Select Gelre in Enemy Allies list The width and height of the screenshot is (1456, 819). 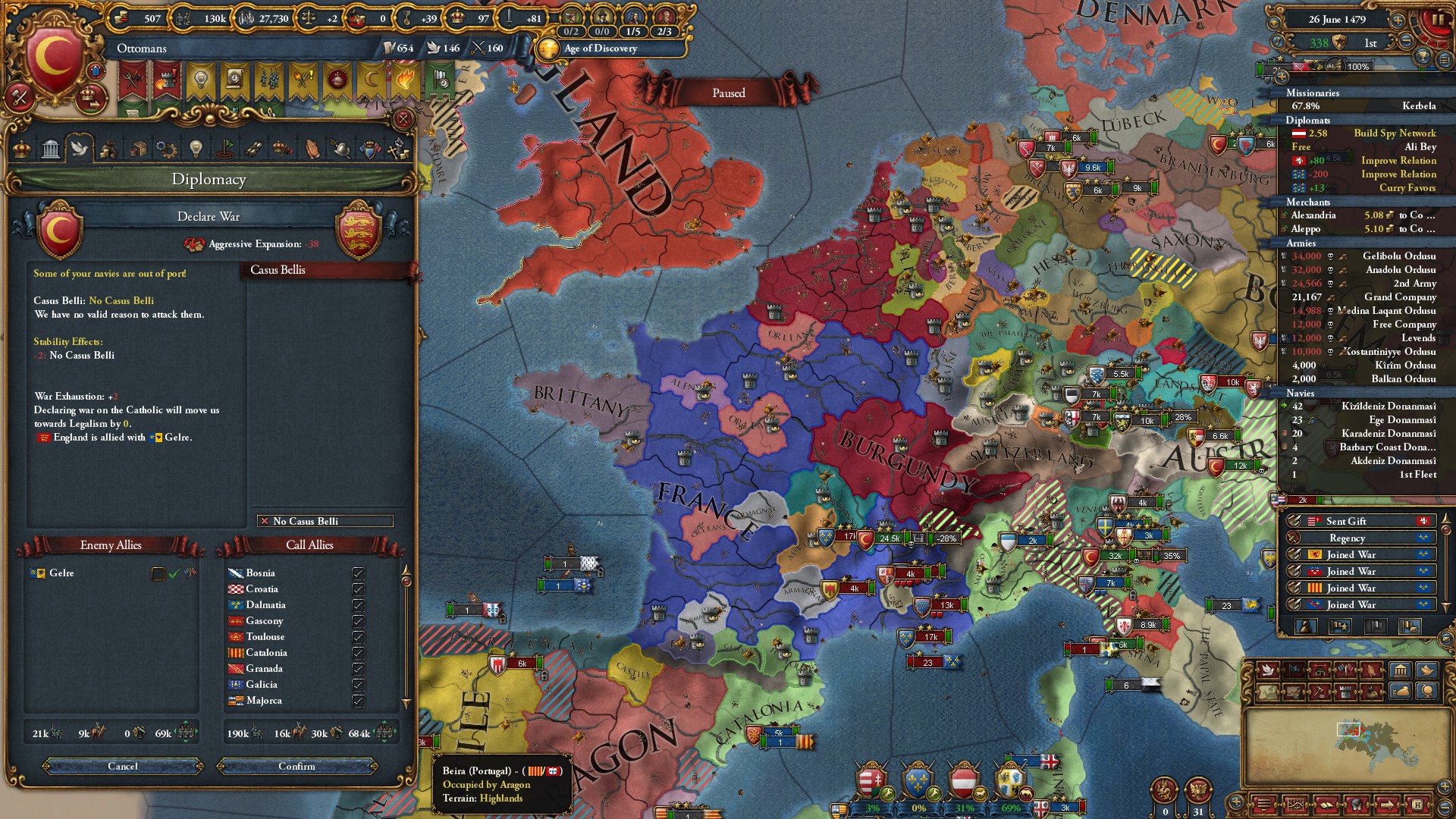[61, 573]
